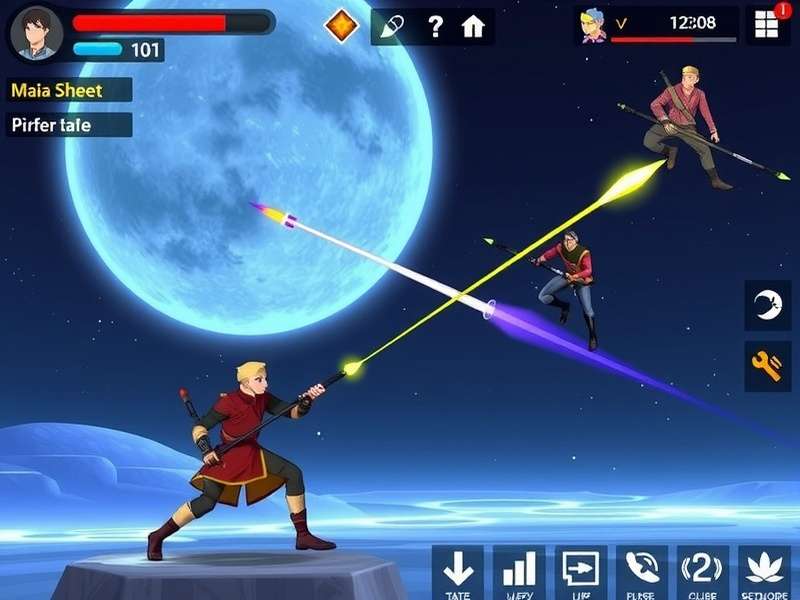Open help with the question mark
The image size is (800, 600).
tap(435, 27)
